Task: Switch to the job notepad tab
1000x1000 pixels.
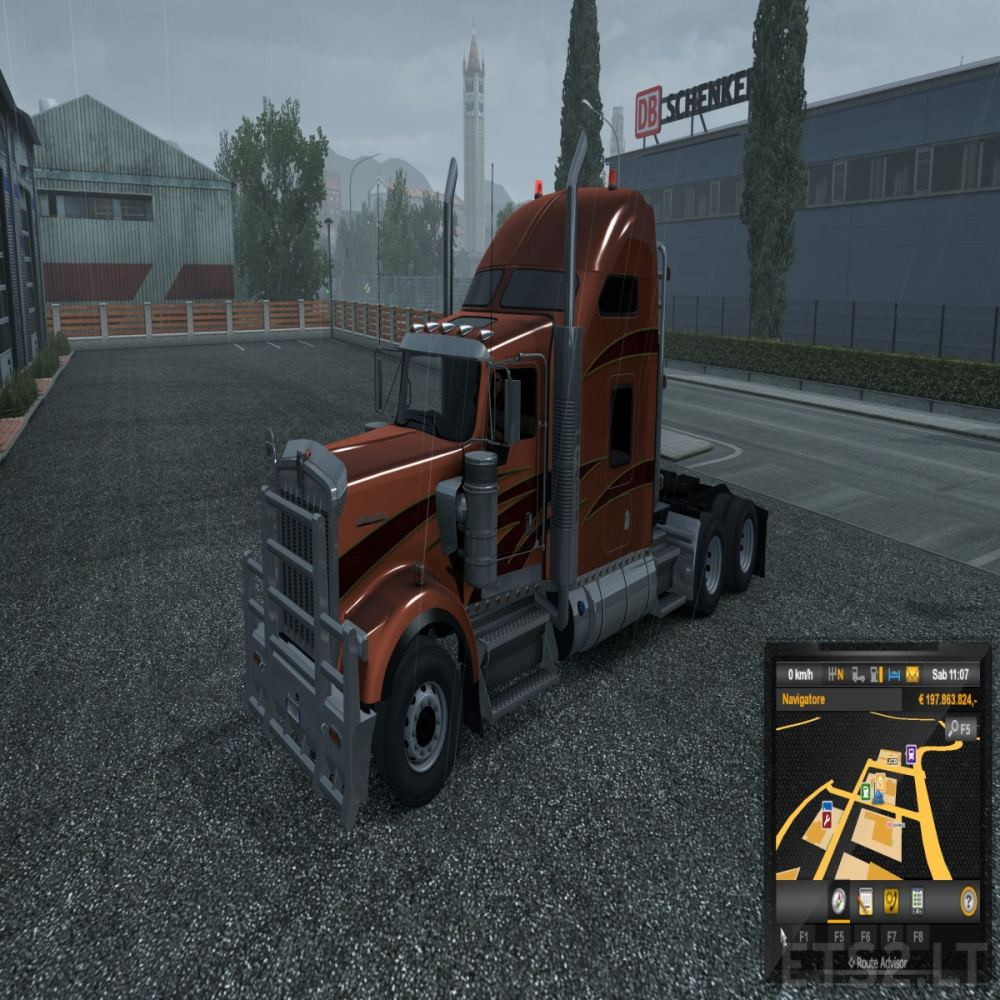Action: 865,901
